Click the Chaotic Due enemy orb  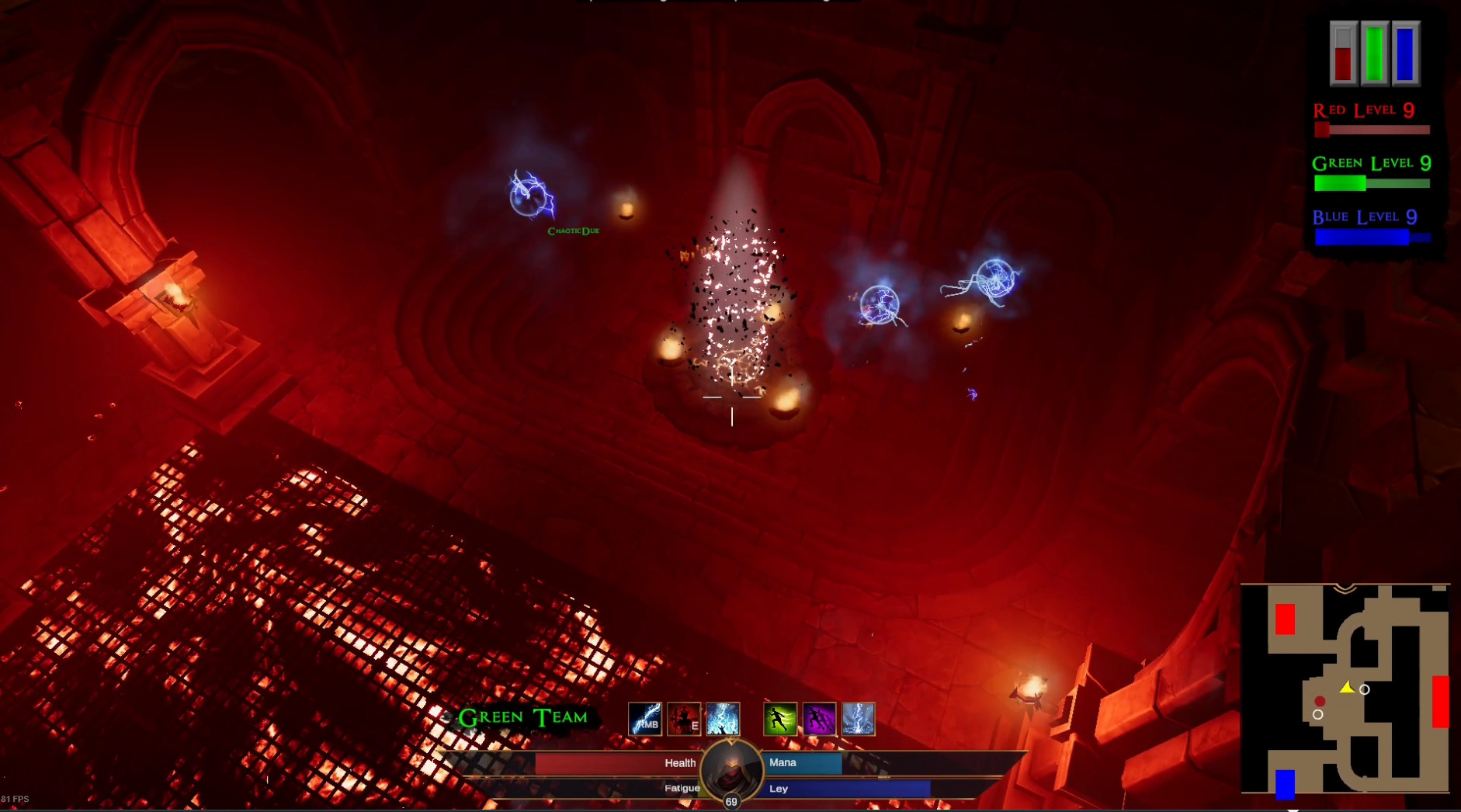click(530, 198)
